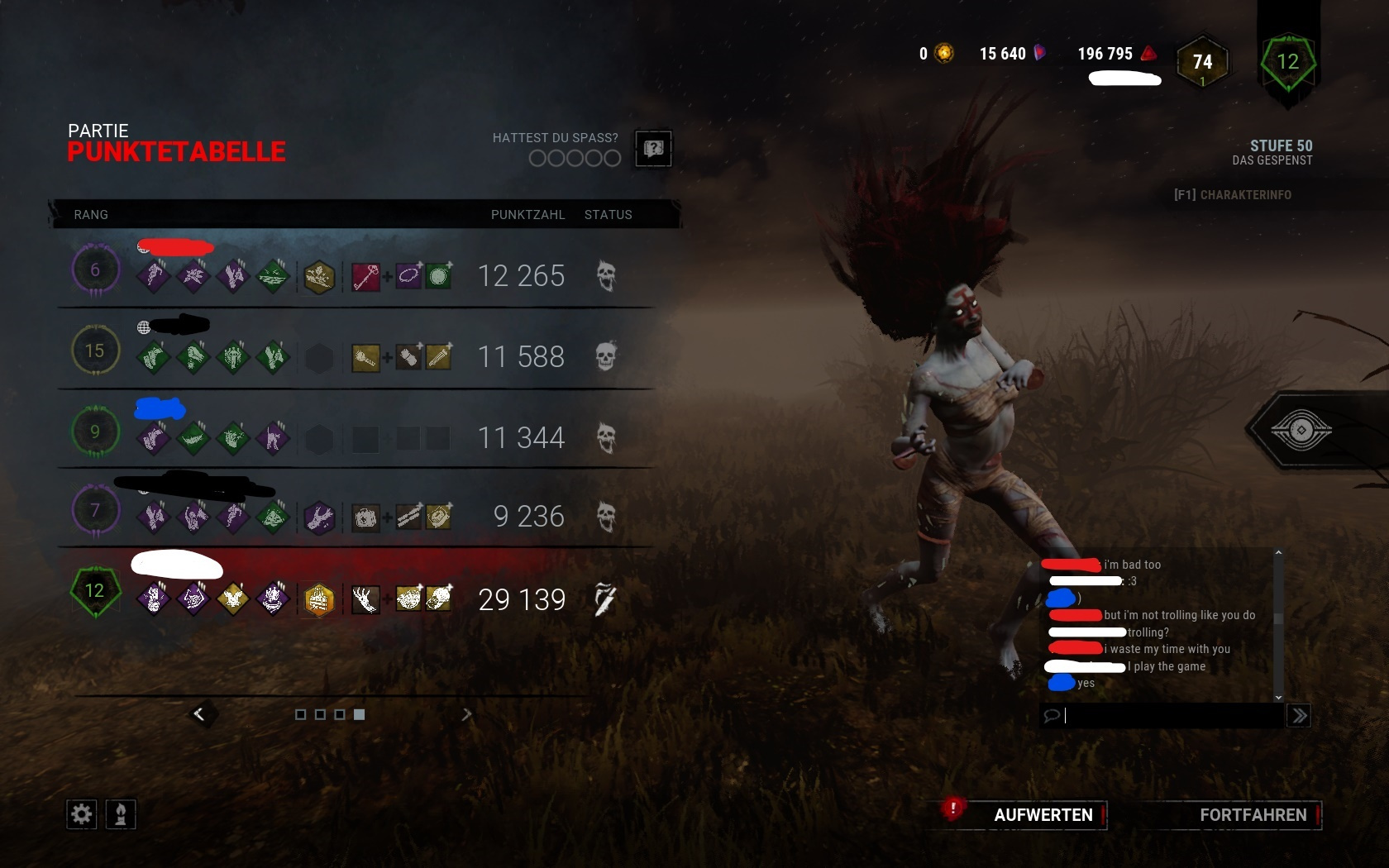Click the skull status icon of the top survivor
Image resolution: width=1389 pixels, height=868 pixels.
coord(608,277)
